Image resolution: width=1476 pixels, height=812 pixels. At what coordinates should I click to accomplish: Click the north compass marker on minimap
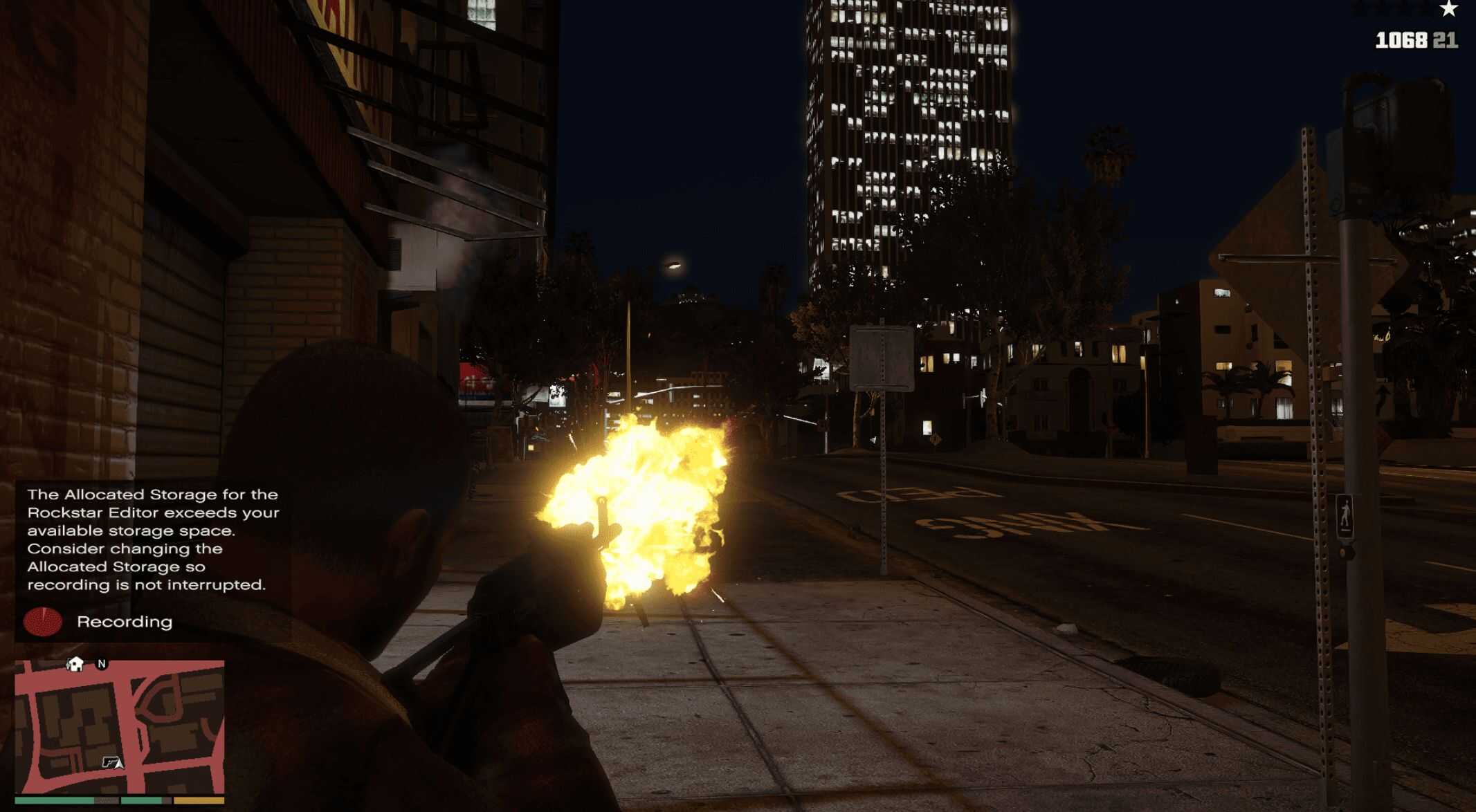102,664
